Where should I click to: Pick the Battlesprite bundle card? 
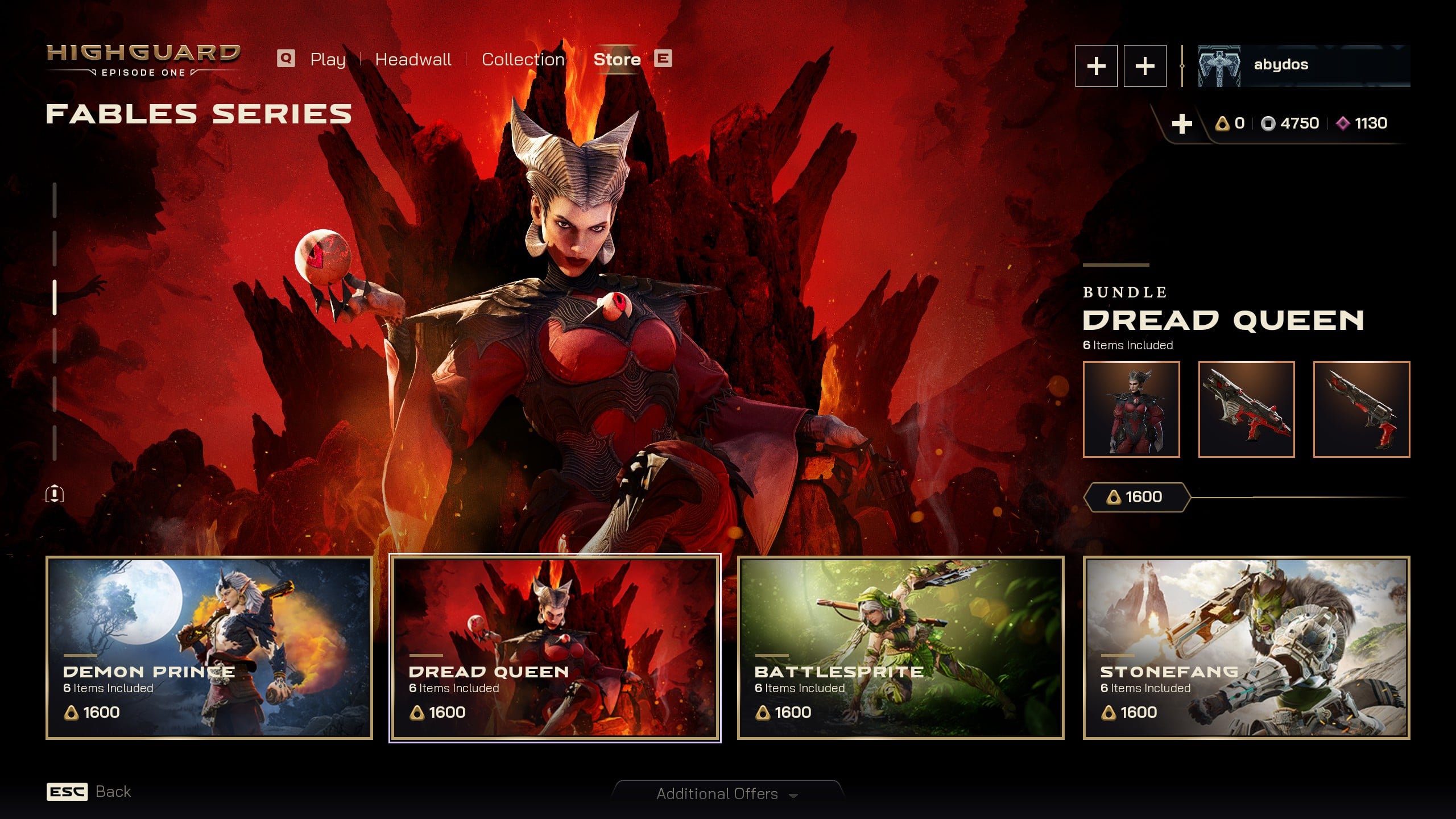tap(900, 648)
